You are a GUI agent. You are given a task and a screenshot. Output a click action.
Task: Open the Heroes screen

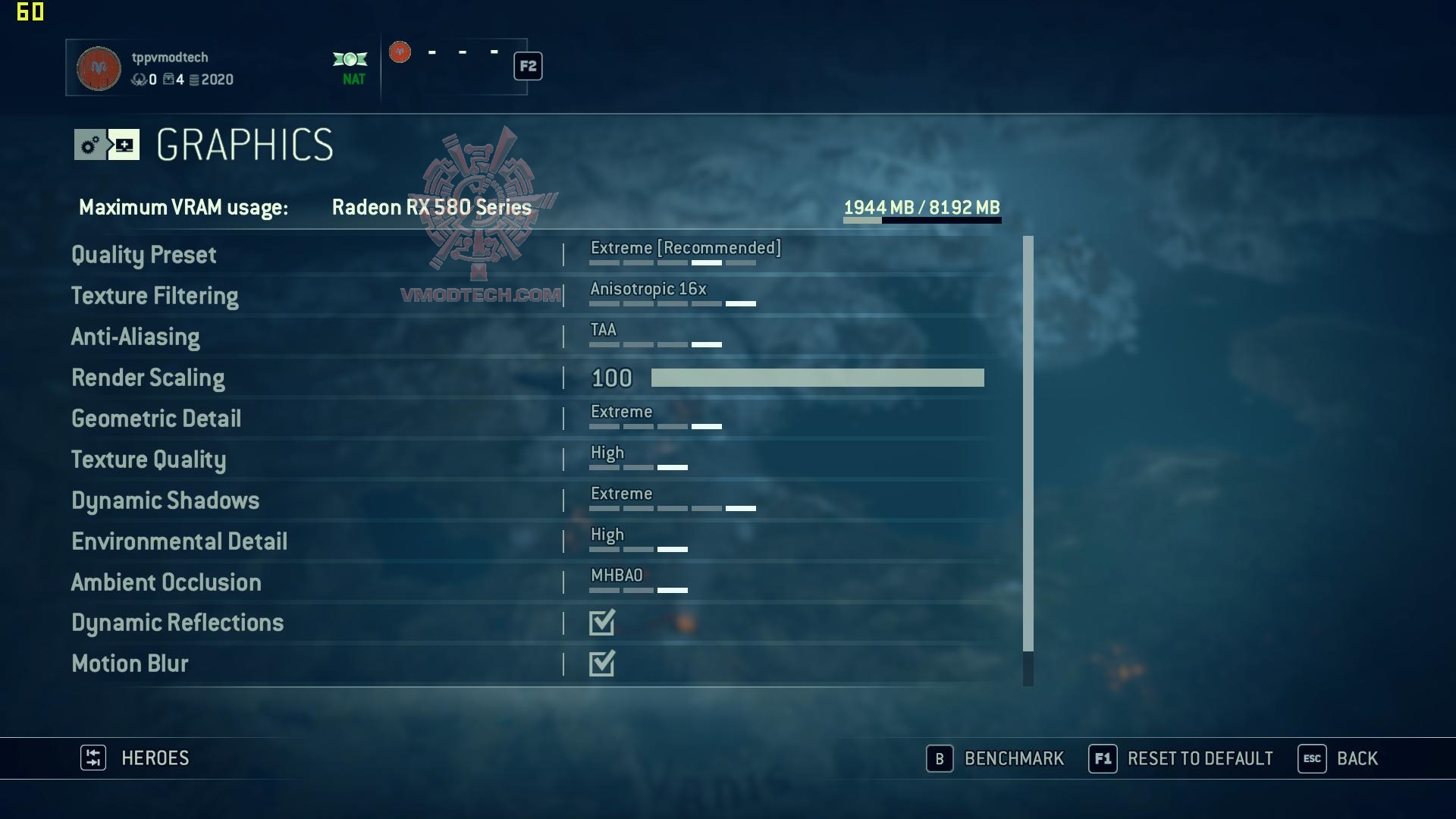tap(135, 758)
